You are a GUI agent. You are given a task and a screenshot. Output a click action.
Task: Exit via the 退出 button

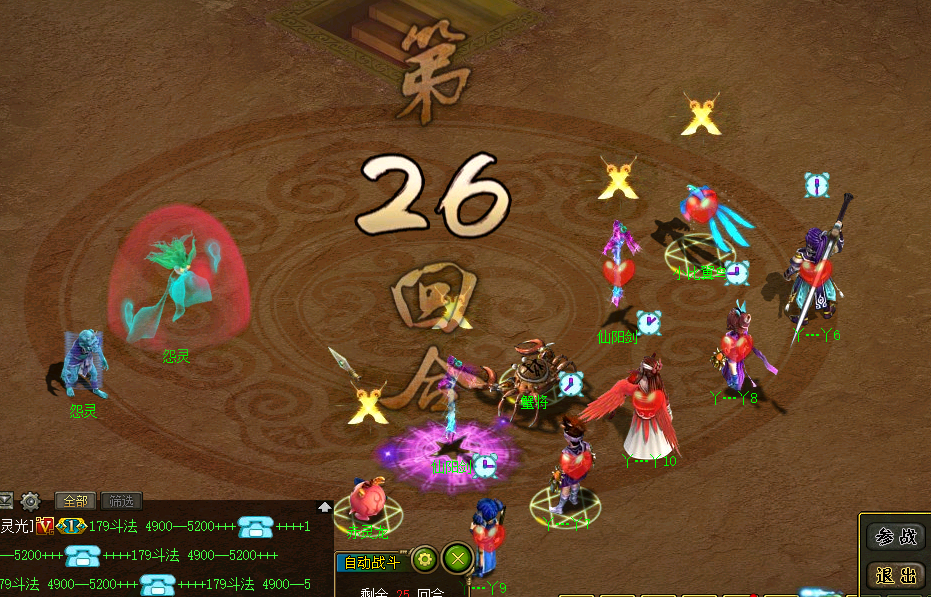pyautogui.click(x=895, y=575)
